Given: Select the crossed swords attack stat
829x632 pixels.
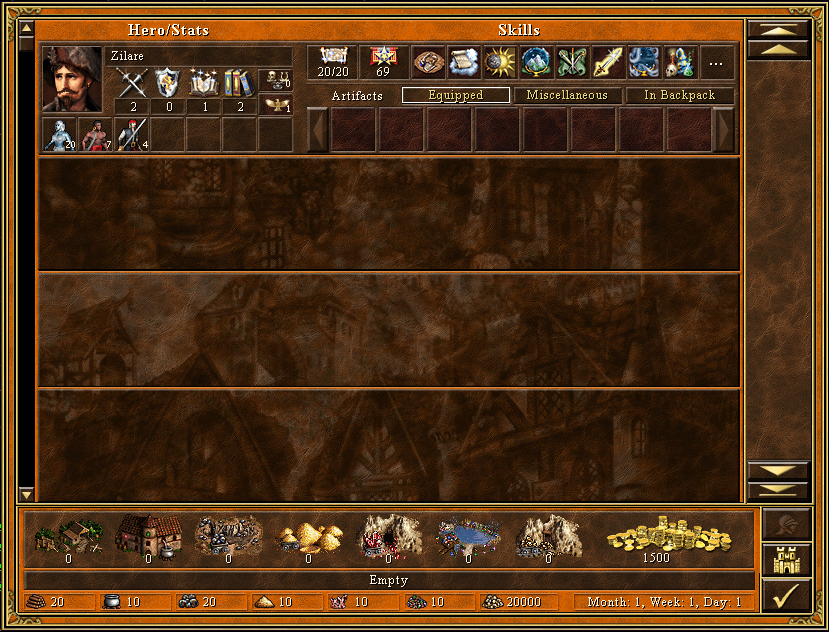Looking at the screenshot, I should point(132,83).
